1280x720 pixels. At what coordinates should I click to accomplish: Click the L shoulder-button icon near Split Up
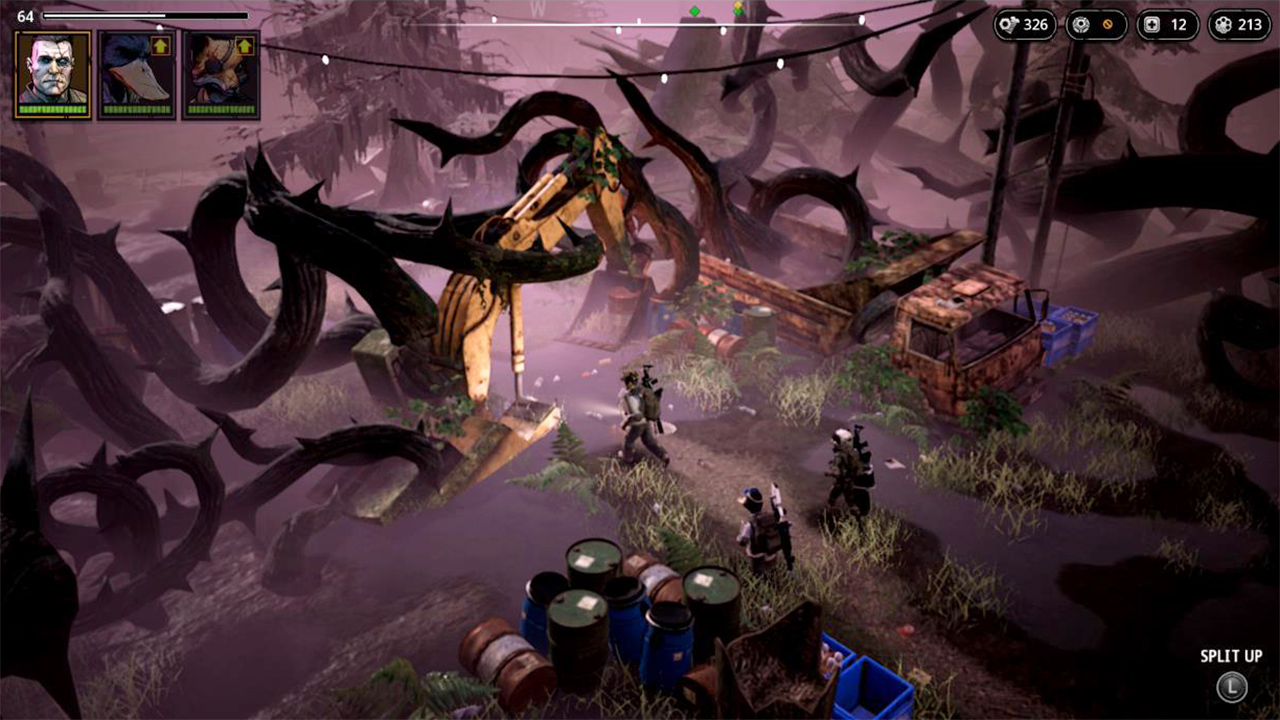click(1231, 687)
